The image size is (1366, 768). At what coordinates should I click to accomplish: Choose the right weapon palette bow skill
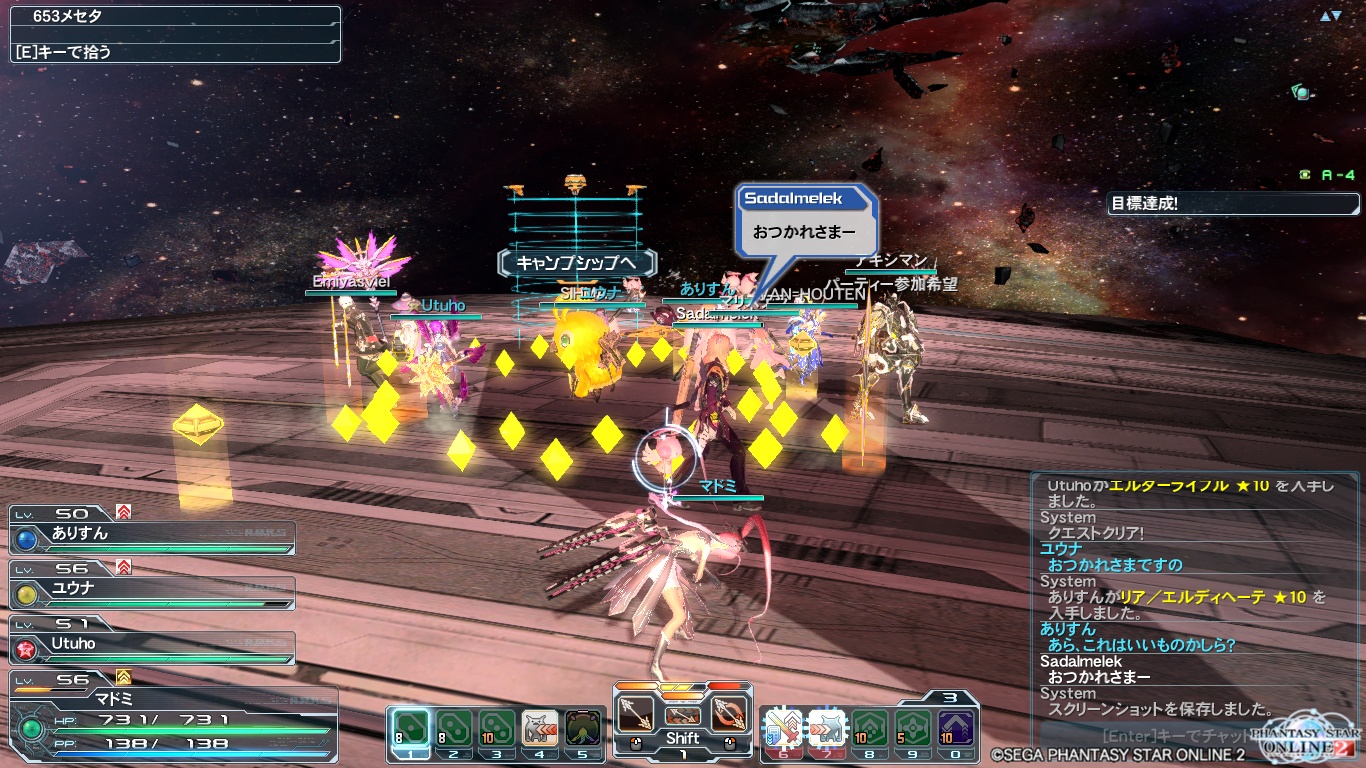click(x=729, y=714)
